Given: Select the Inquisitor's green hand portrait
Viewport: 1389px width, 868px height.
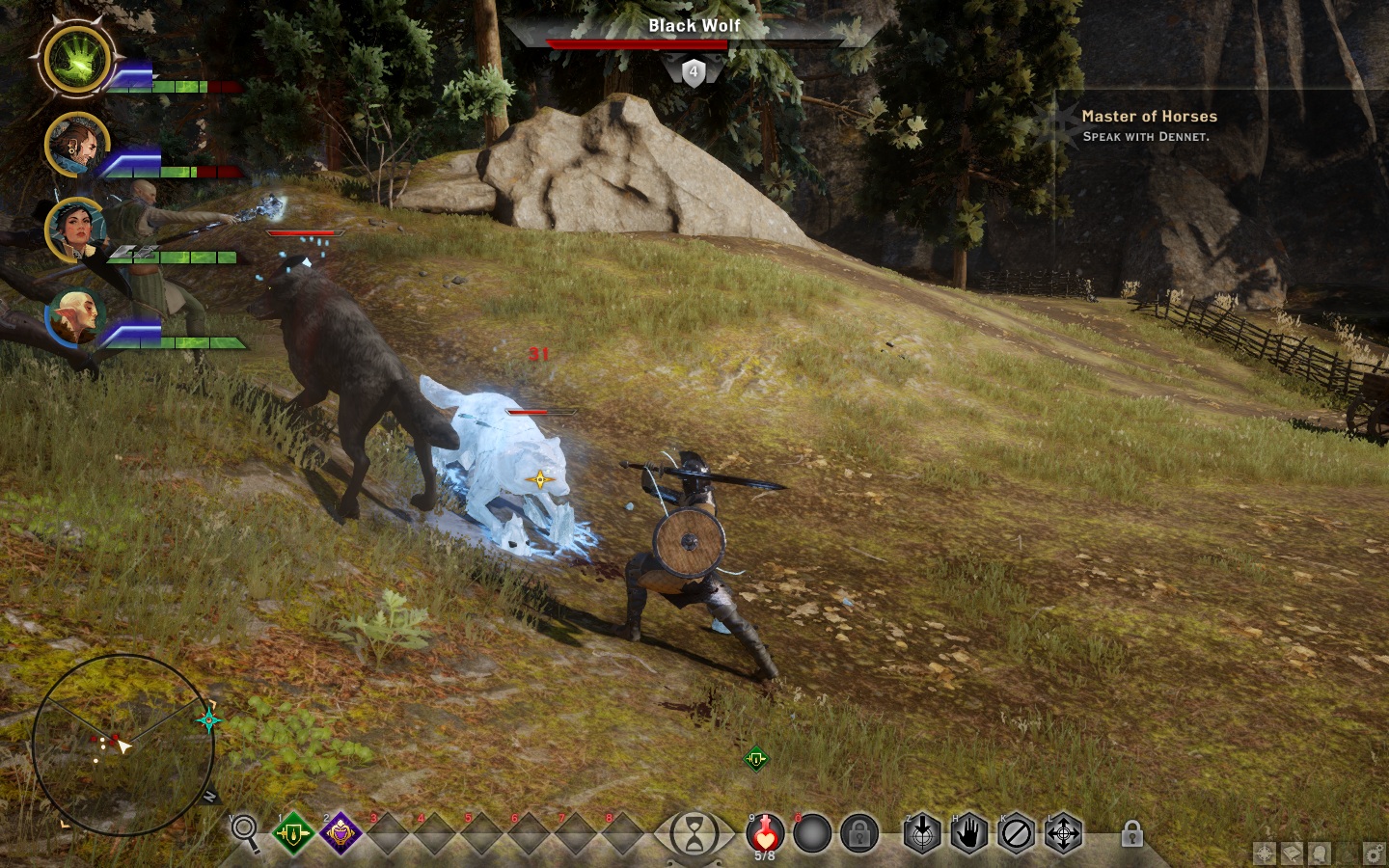Looking at the screenshot, I should click(x=79, y=57).
